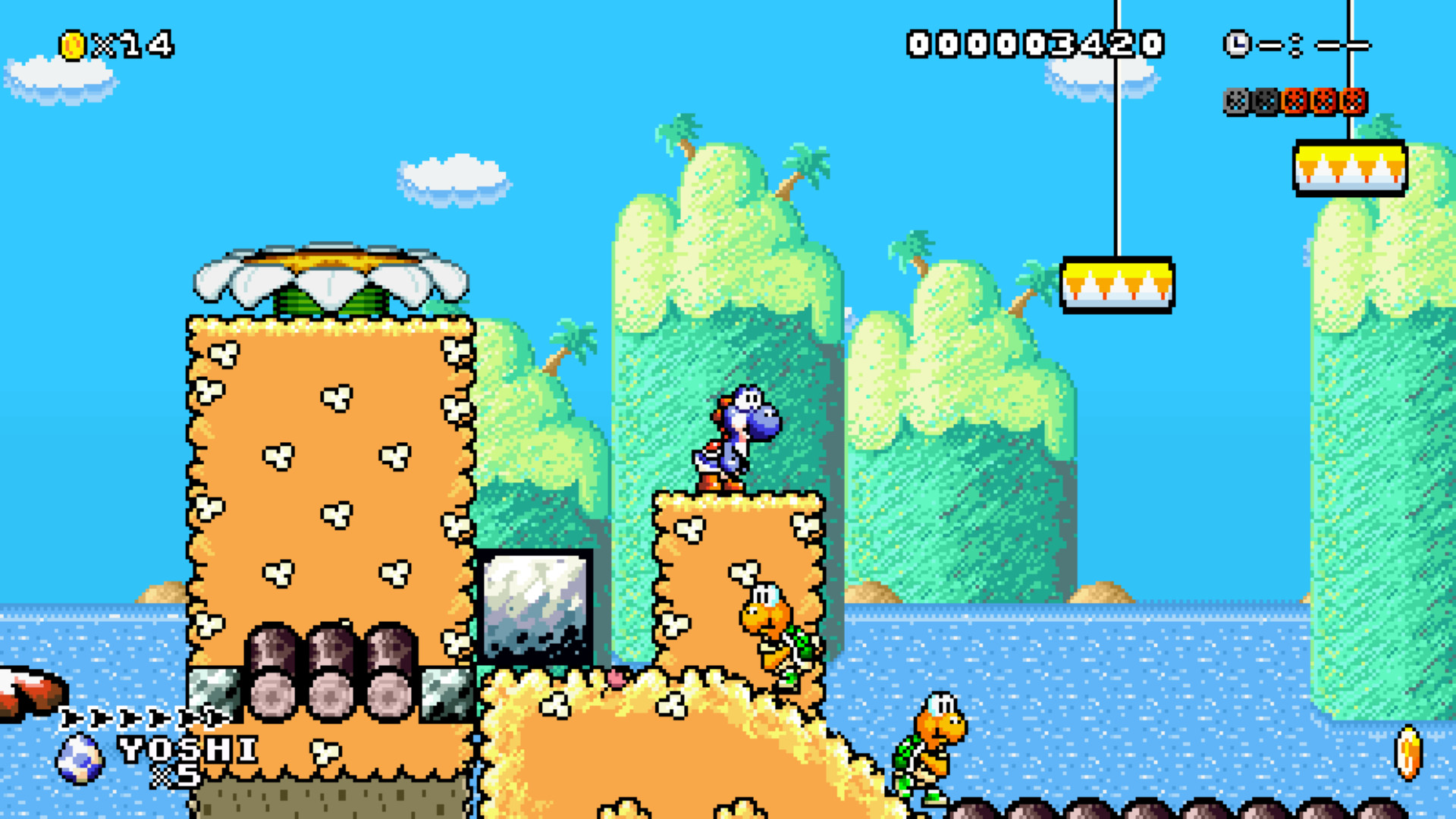Click the first gray wheel icon in the HUD row

tap(1236, 99)
